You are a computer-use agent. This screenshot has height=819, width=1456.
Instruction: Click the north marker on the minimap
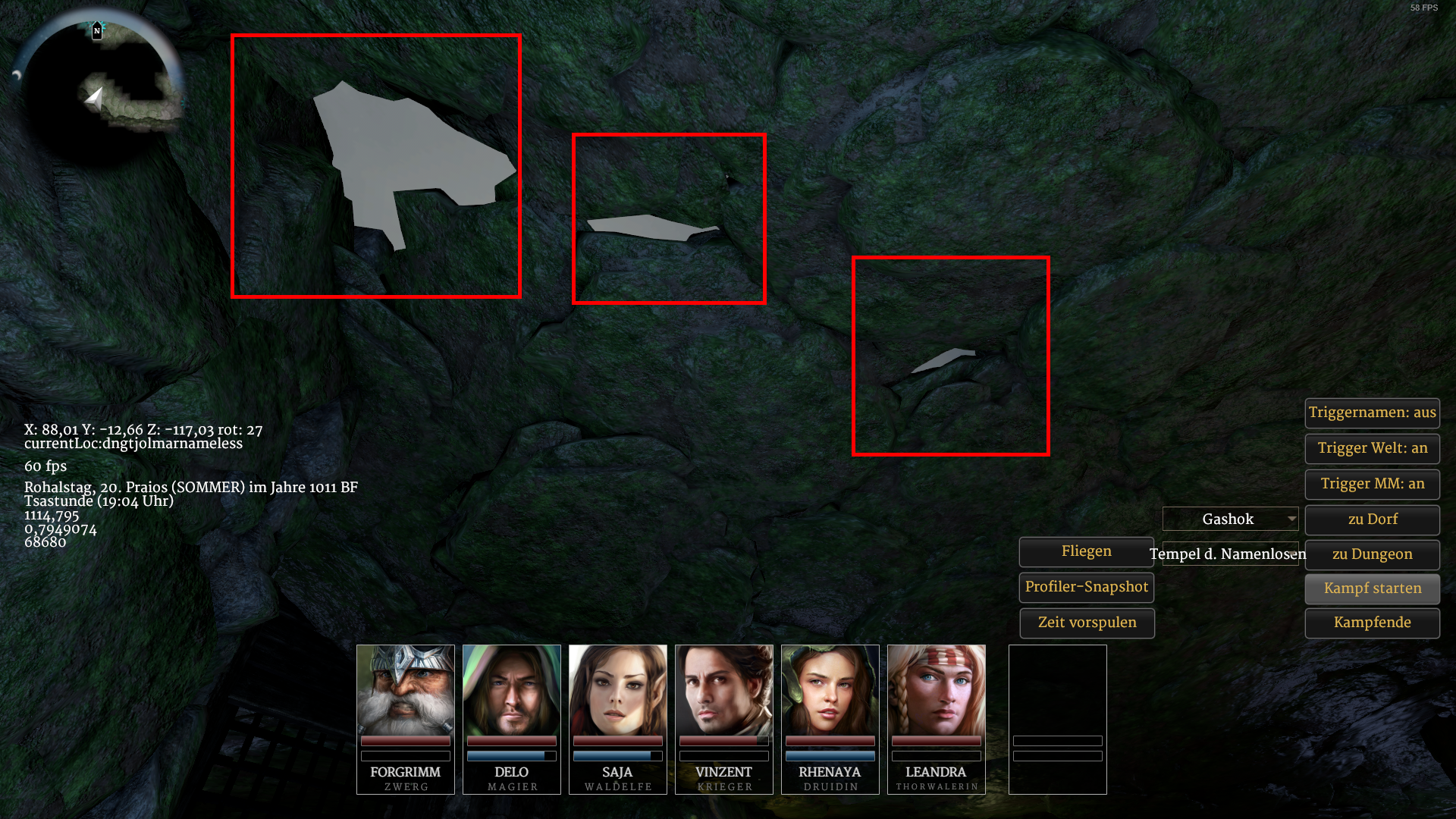[x=97, y=30]
